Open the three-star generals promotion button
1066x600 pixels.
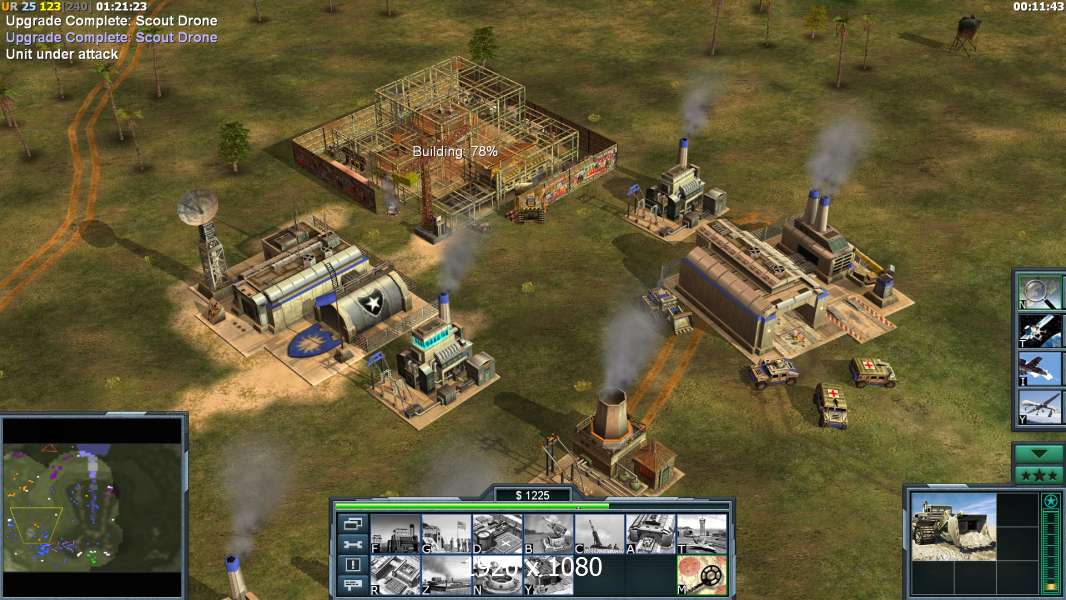pyautogui.click(x=1039, y=475)
